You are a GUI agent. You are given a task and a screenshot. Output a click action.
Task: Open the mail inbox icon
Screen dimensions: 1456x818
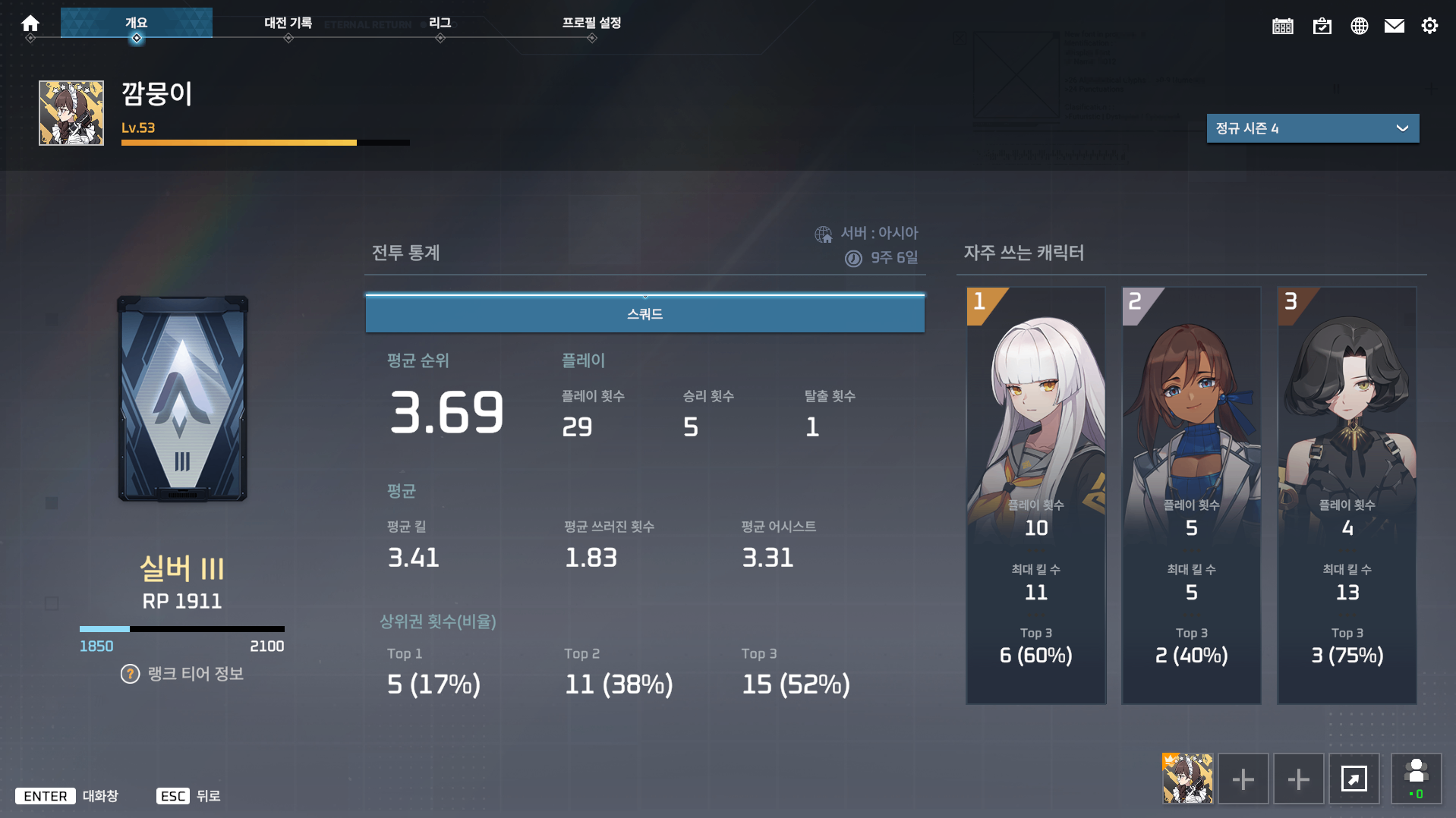[x=1395, y=25]
